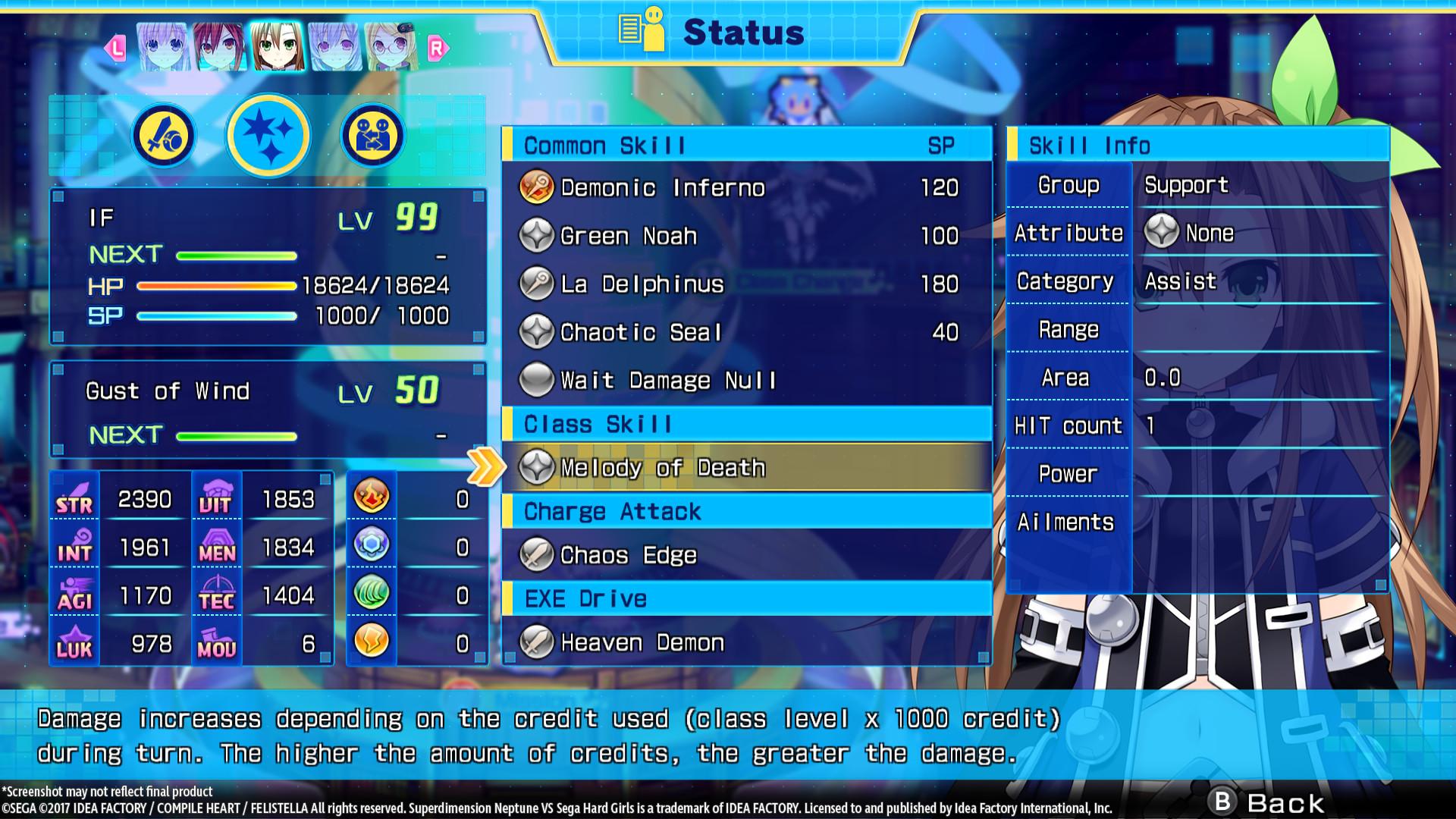Click the Heaven Demon EXE Drive icon
The image size is (1456, 819).
pos(535,642)
